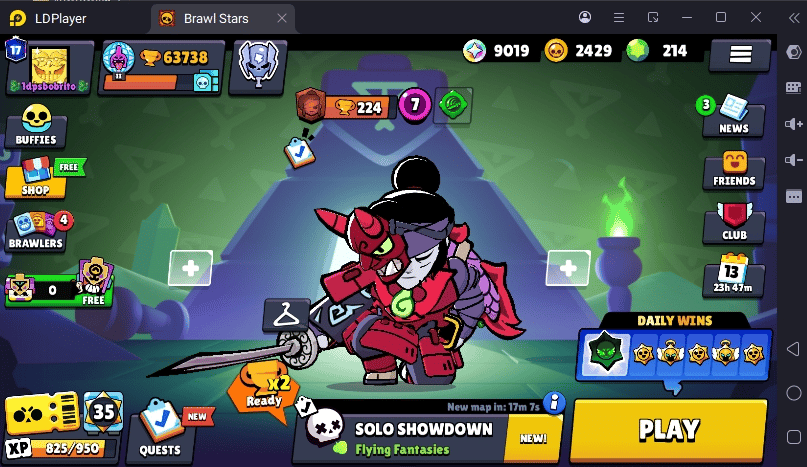This screenshot has height=467, width=807.
Task: Start a match with the PLAY button
Action: [x=668, y=430]
